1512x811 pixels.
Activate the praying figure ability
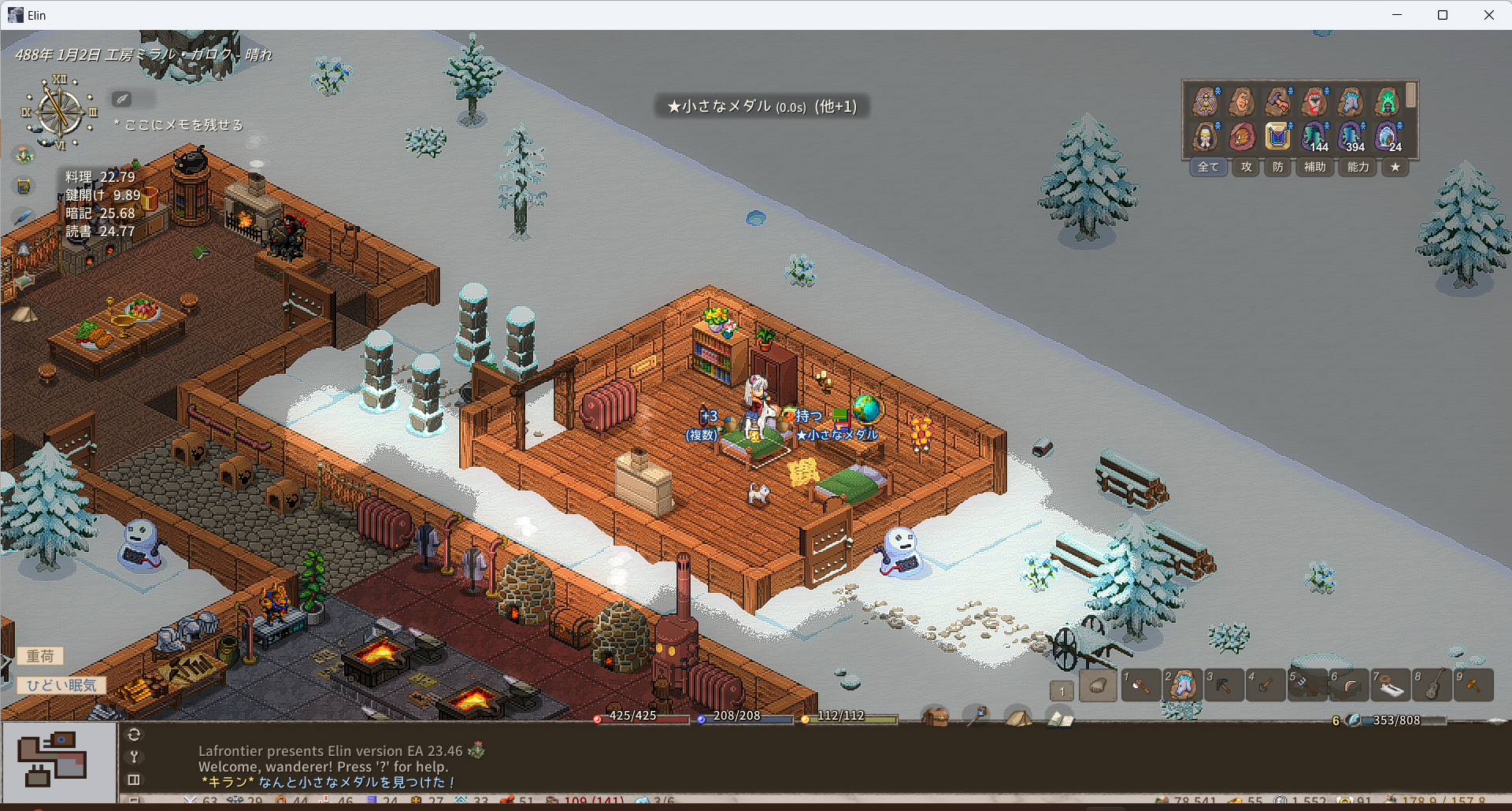point(1205,137)
